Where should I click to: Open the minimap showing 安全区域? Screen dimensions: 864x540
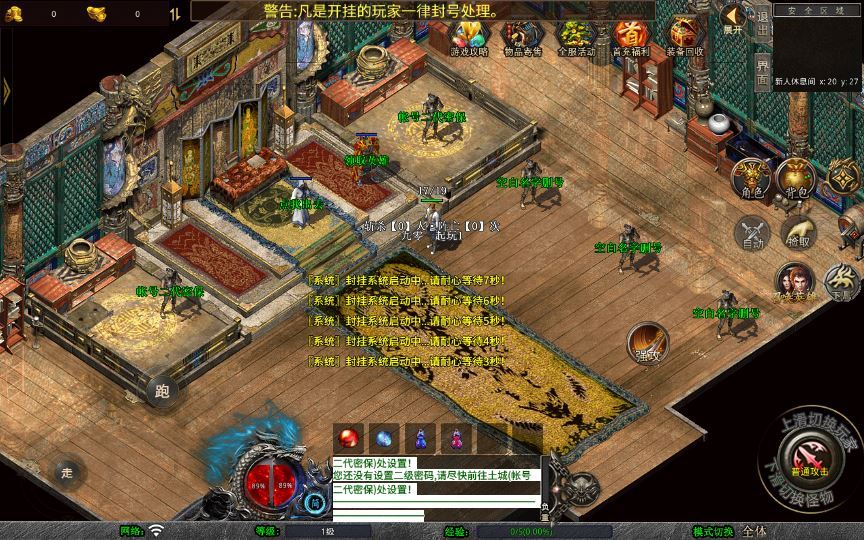click(818, 48)
